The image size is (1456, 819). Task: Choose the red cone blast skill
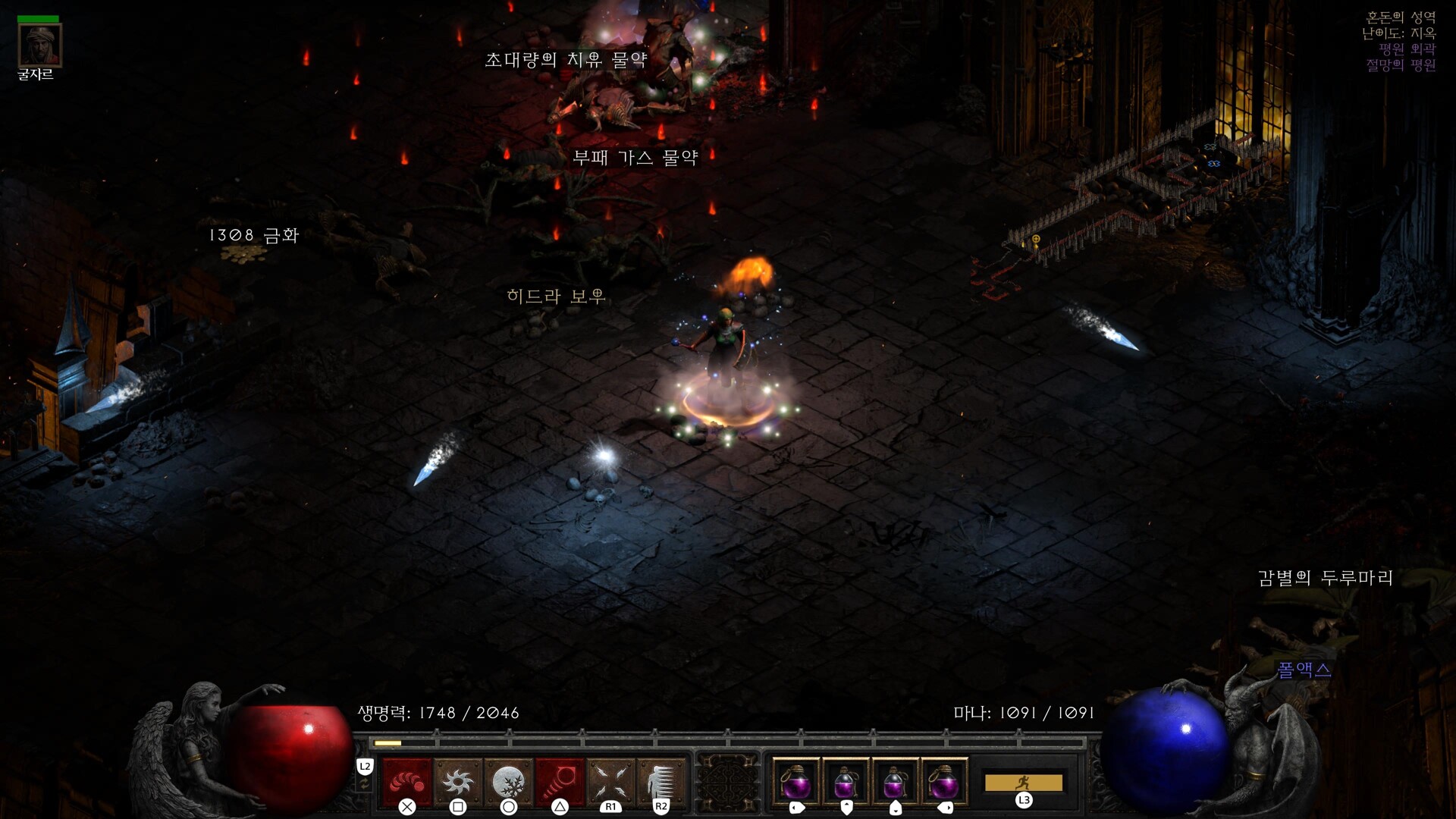(x=560, y=781)
